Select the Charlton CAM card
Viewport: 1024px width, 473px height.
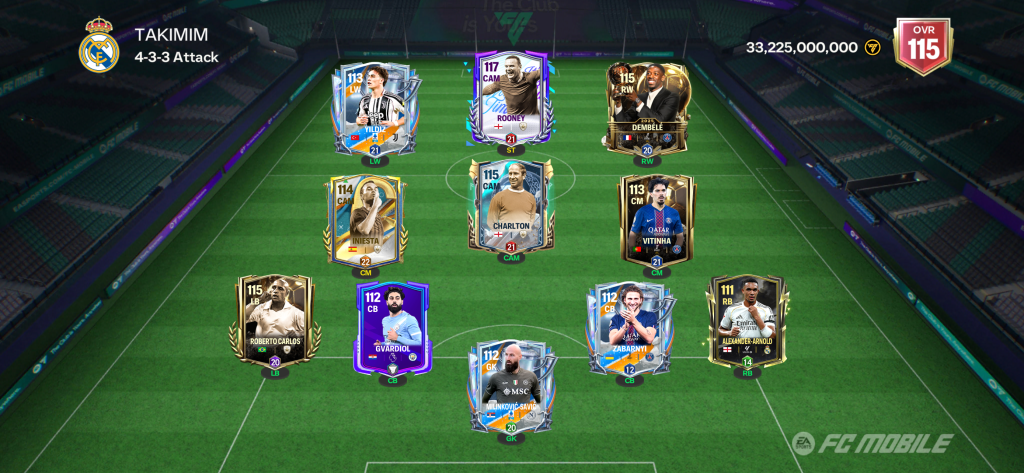point(510,207)
